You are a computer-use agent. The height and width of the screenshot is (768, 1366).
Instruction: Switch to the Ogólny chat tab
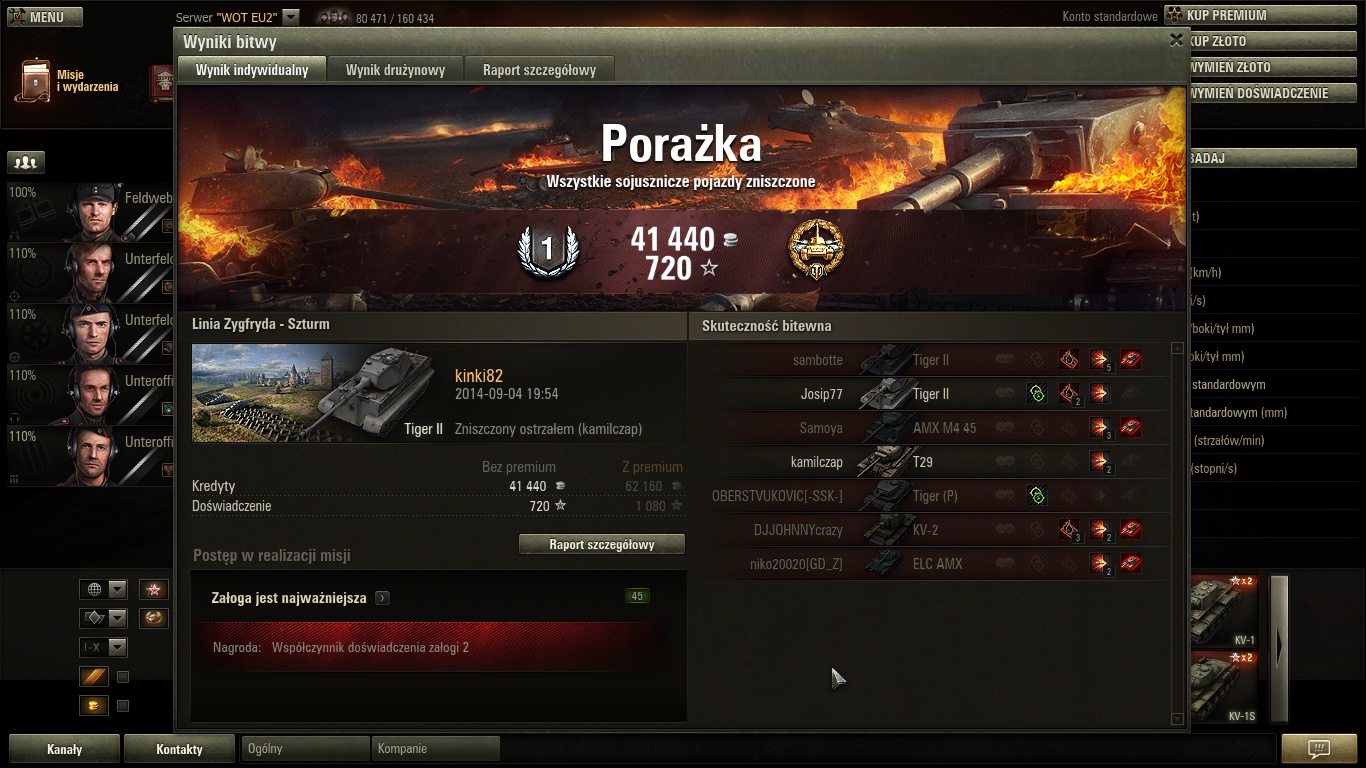(304, 748)
